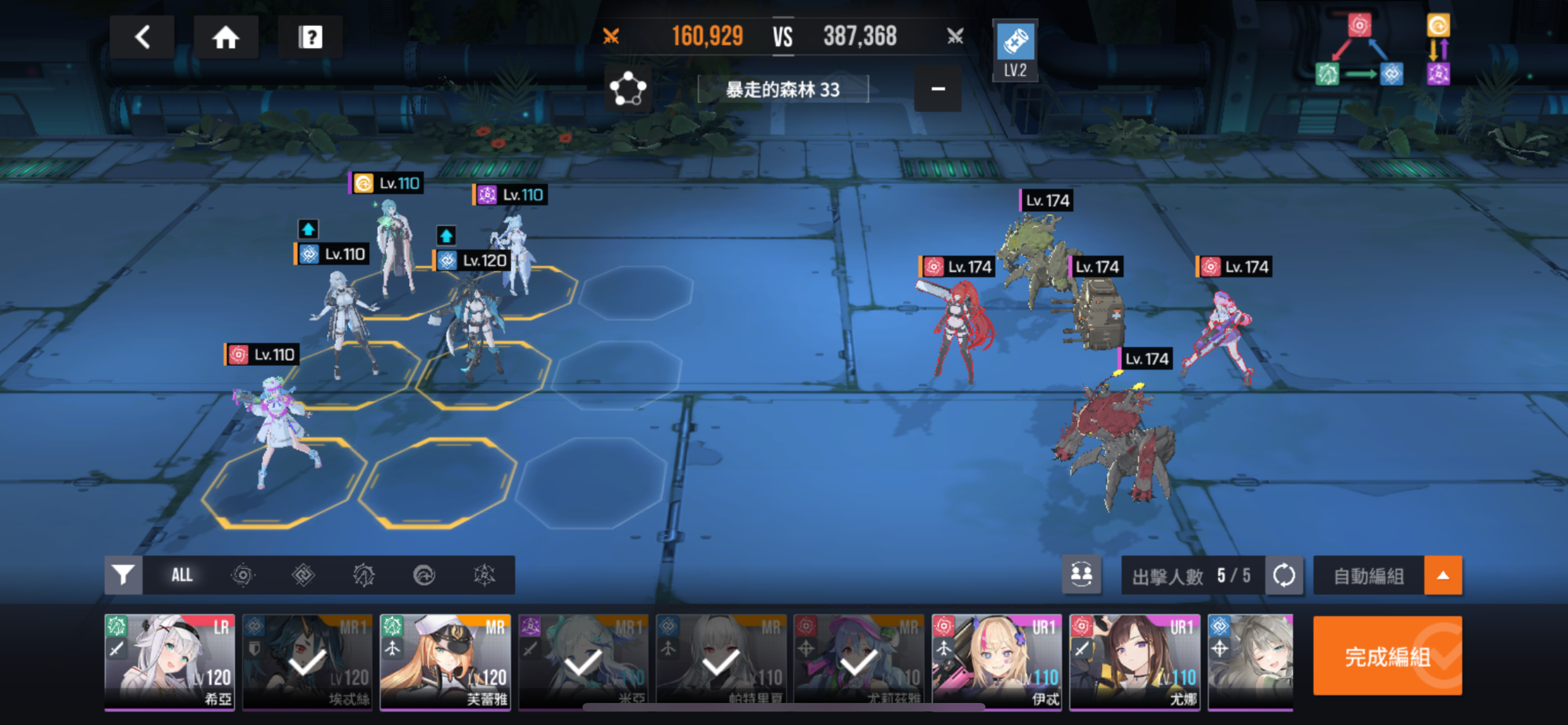Open the funnel filter options
The image size is (1568, 725).
[x=123, y=575]
